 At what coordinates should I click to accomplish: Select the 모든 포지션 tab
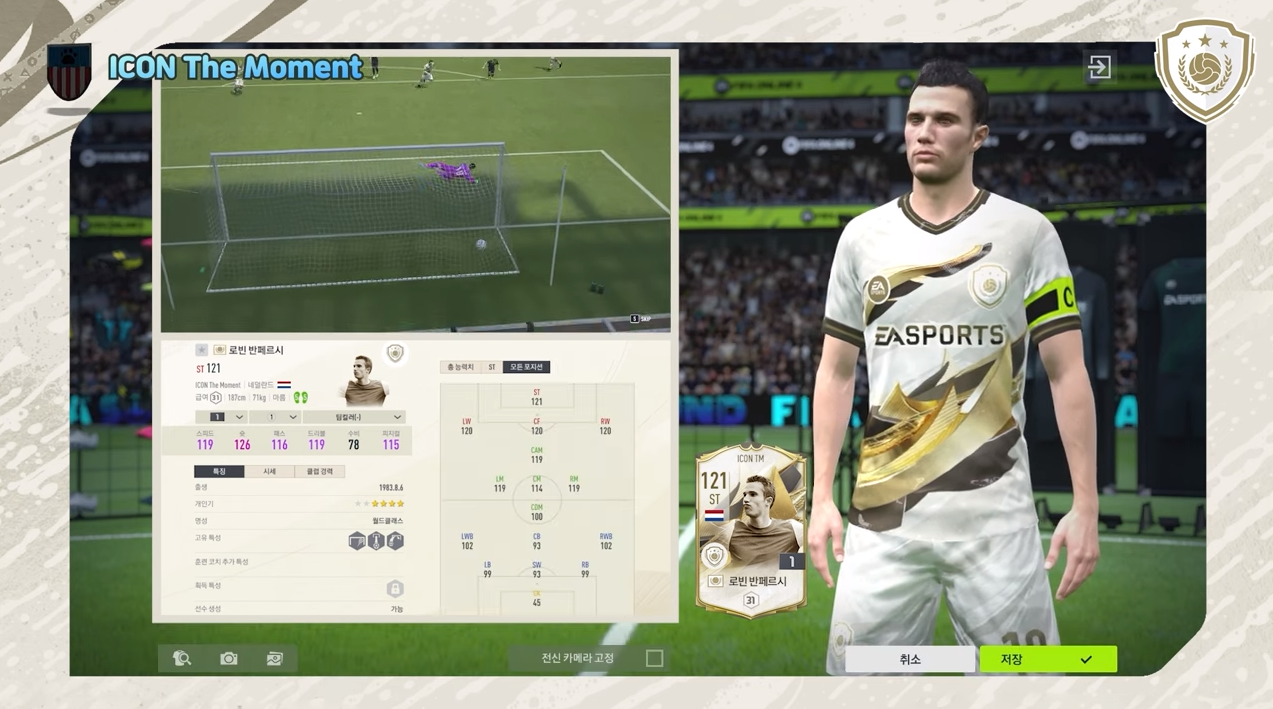526,367
